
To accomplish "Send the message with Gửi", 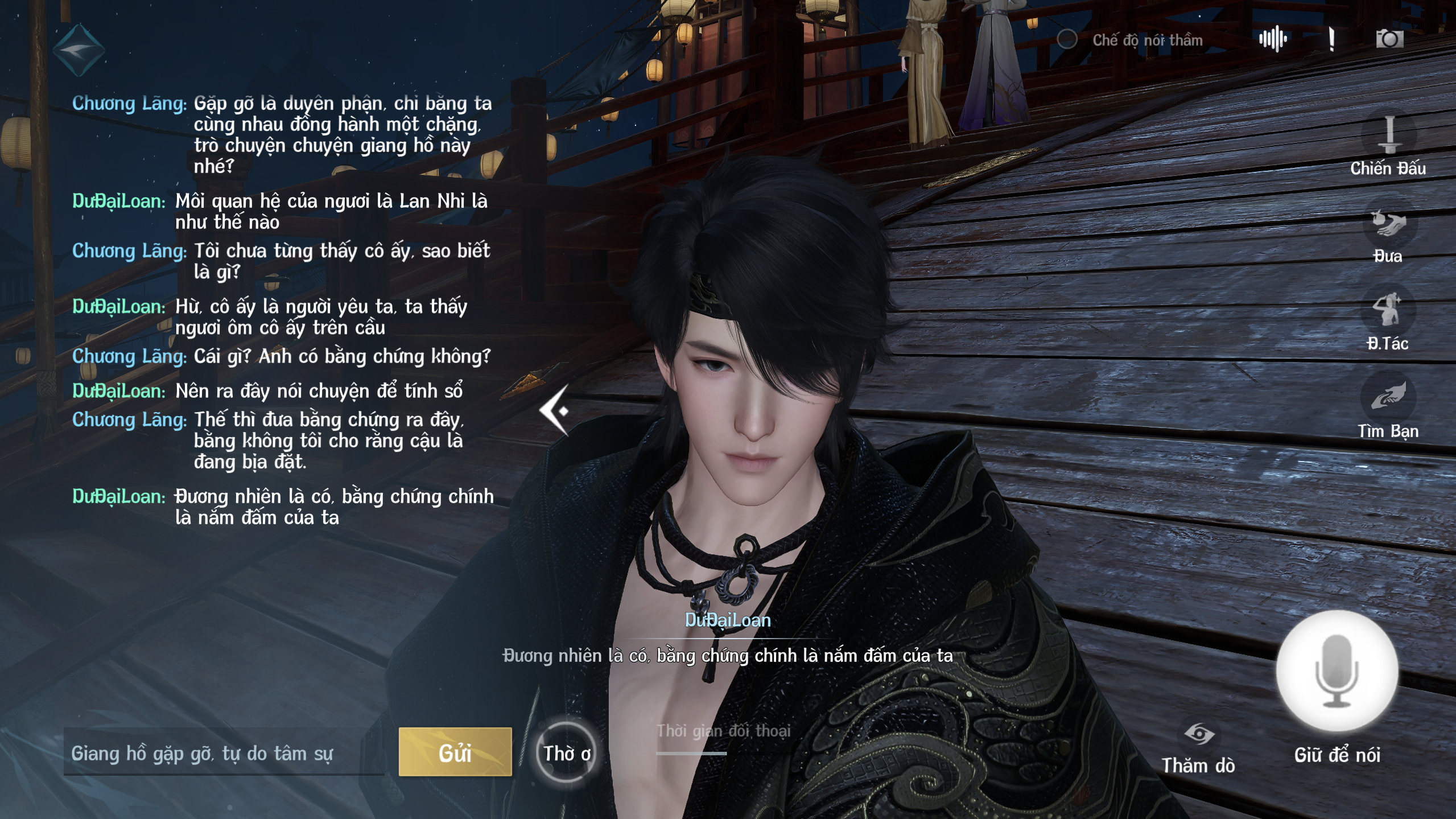I will pos(455,752).
